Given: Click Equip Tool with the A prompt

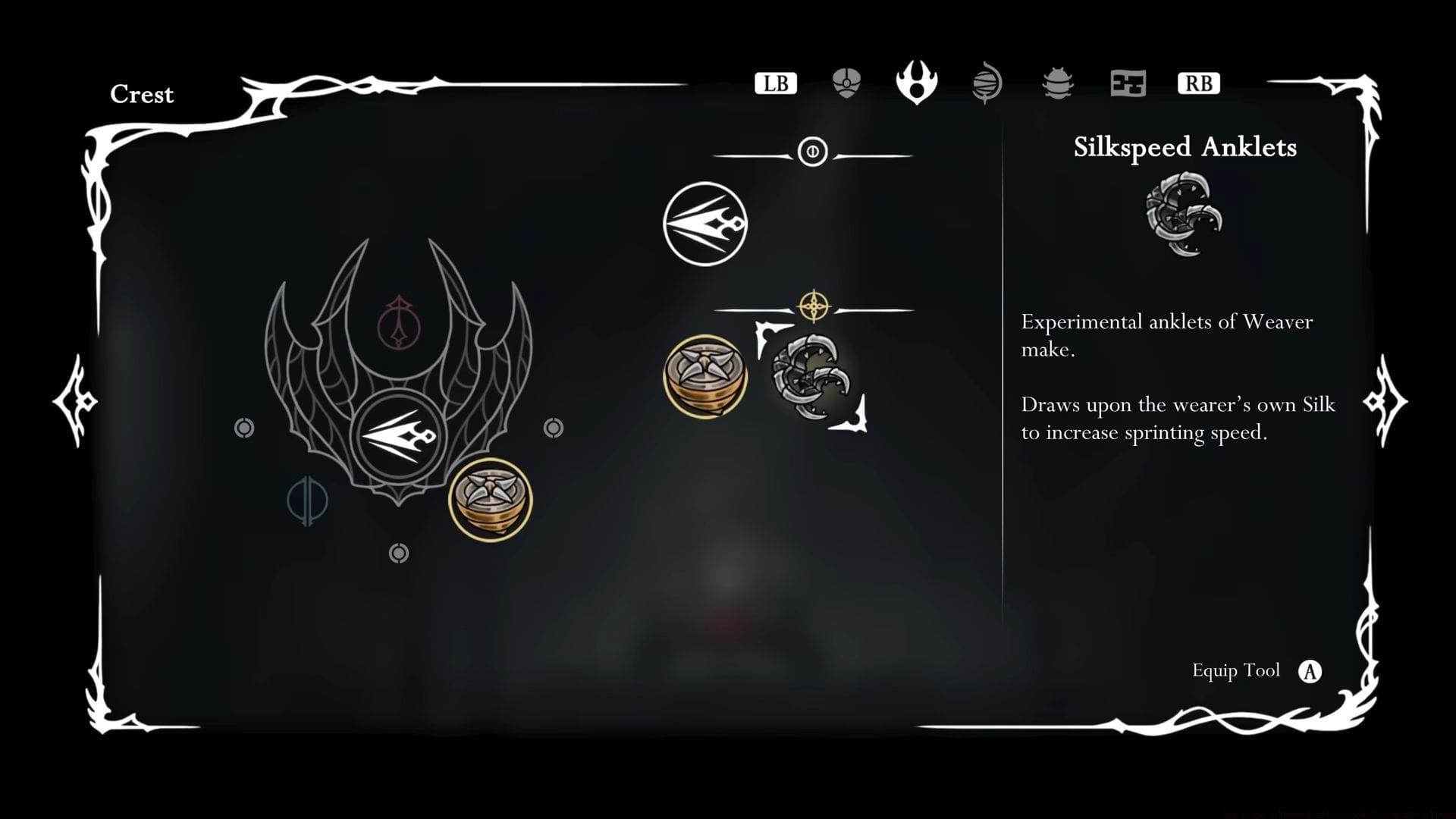Looking at the screenshot, I should [x=1257, y=670].
